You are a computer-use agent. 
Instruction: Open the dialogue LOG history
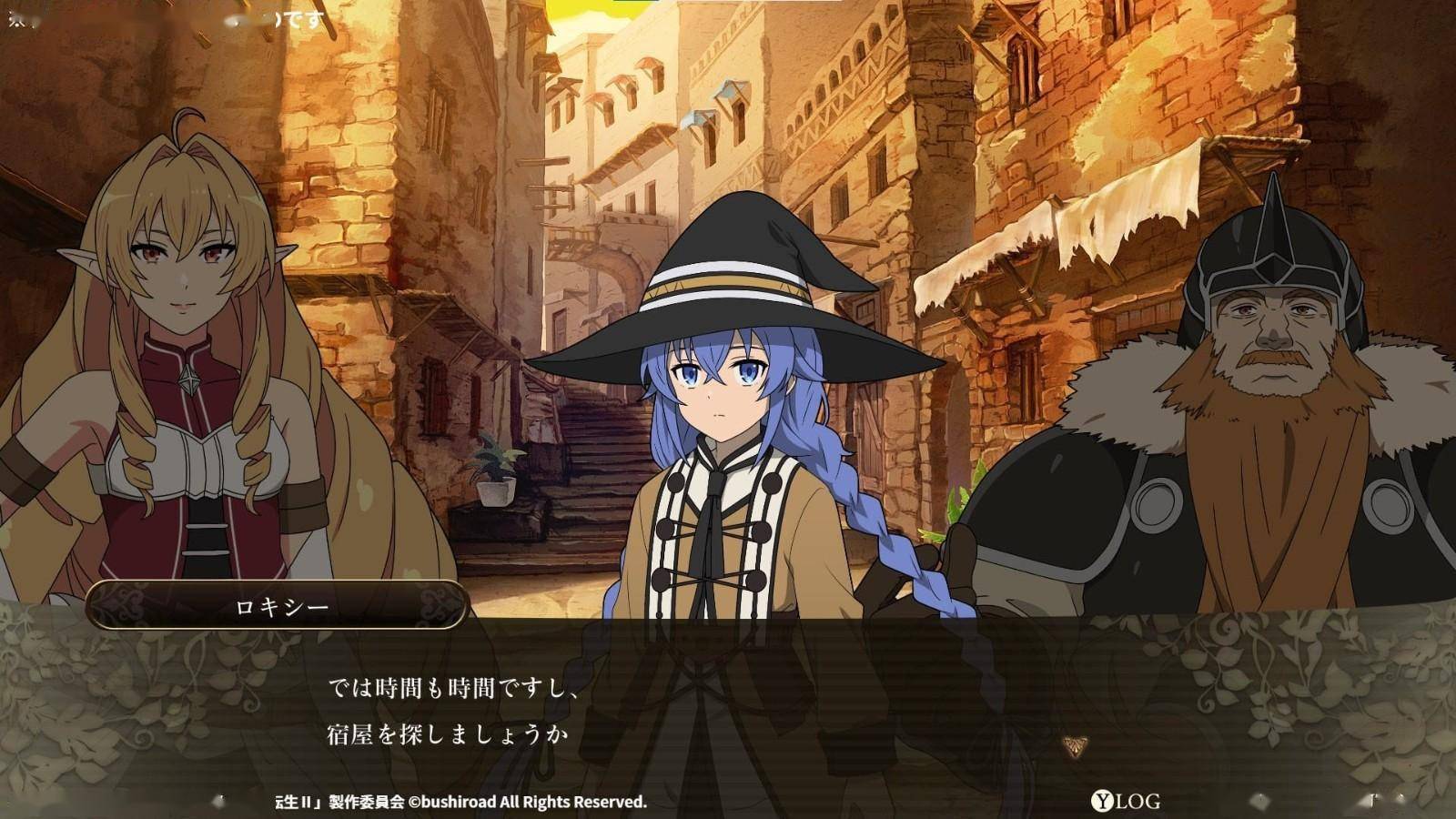1127,802
